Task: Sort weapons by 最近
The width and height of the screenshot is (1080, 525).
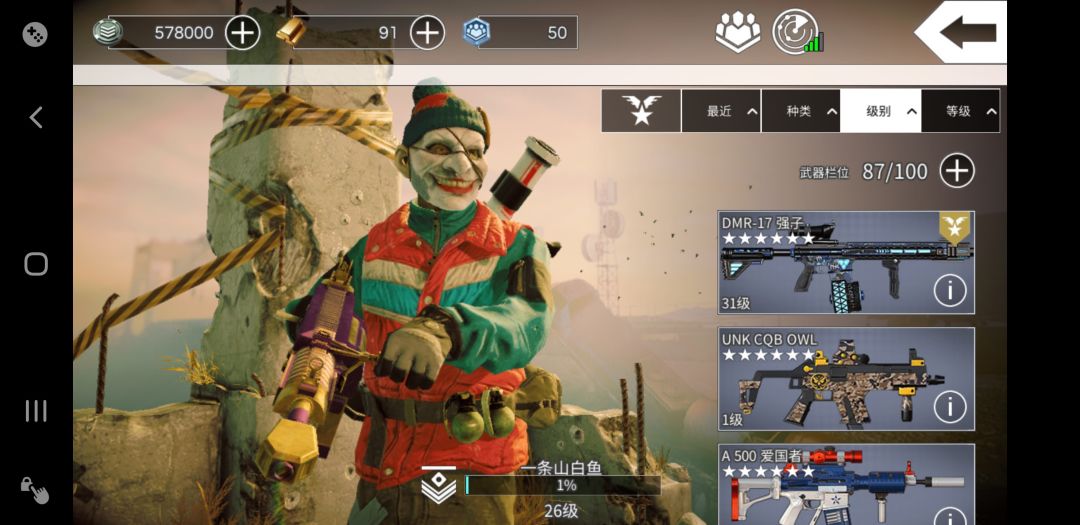Action: click(721, 111)
